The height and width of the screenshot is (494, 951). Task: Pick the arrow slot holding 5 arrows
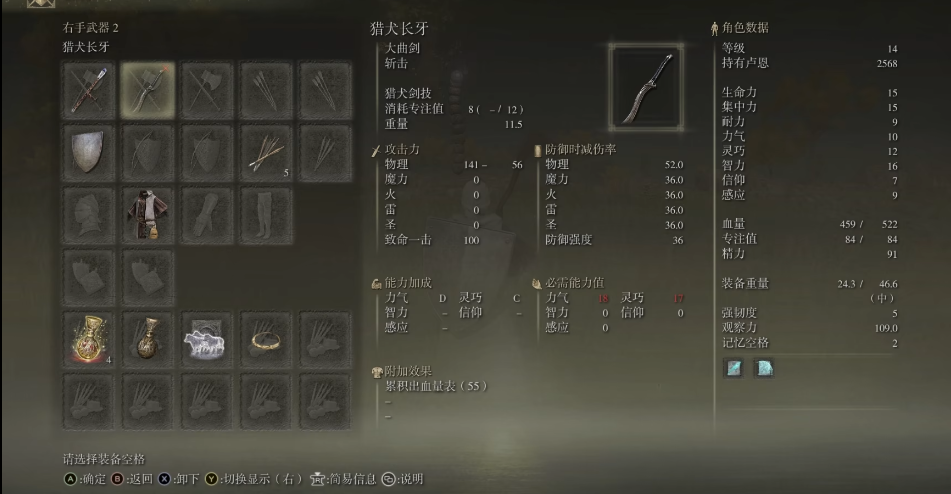[x=266, y=152]
